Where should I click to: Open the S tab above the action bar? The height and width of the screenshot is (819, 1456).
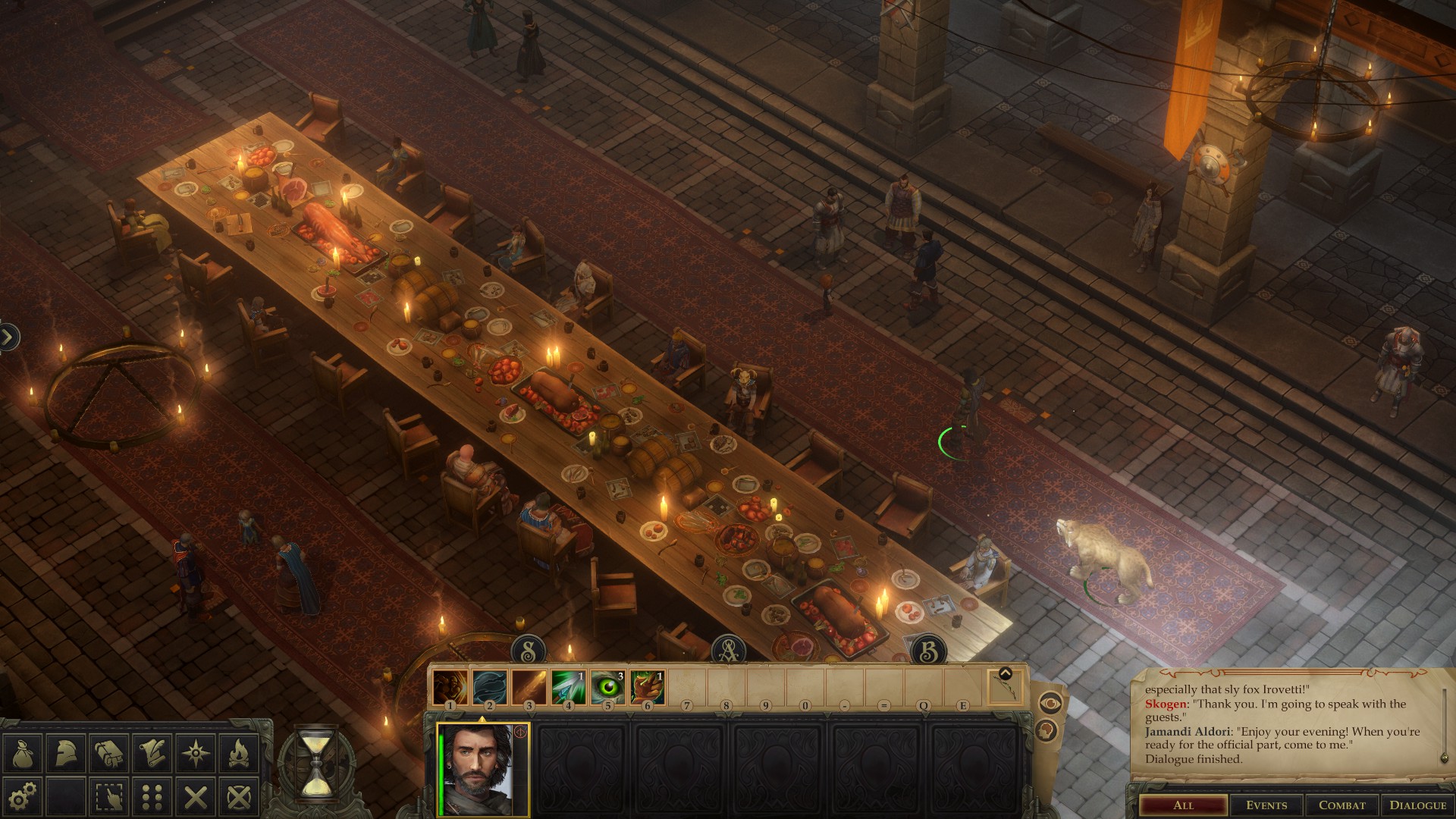coord(529,651)
